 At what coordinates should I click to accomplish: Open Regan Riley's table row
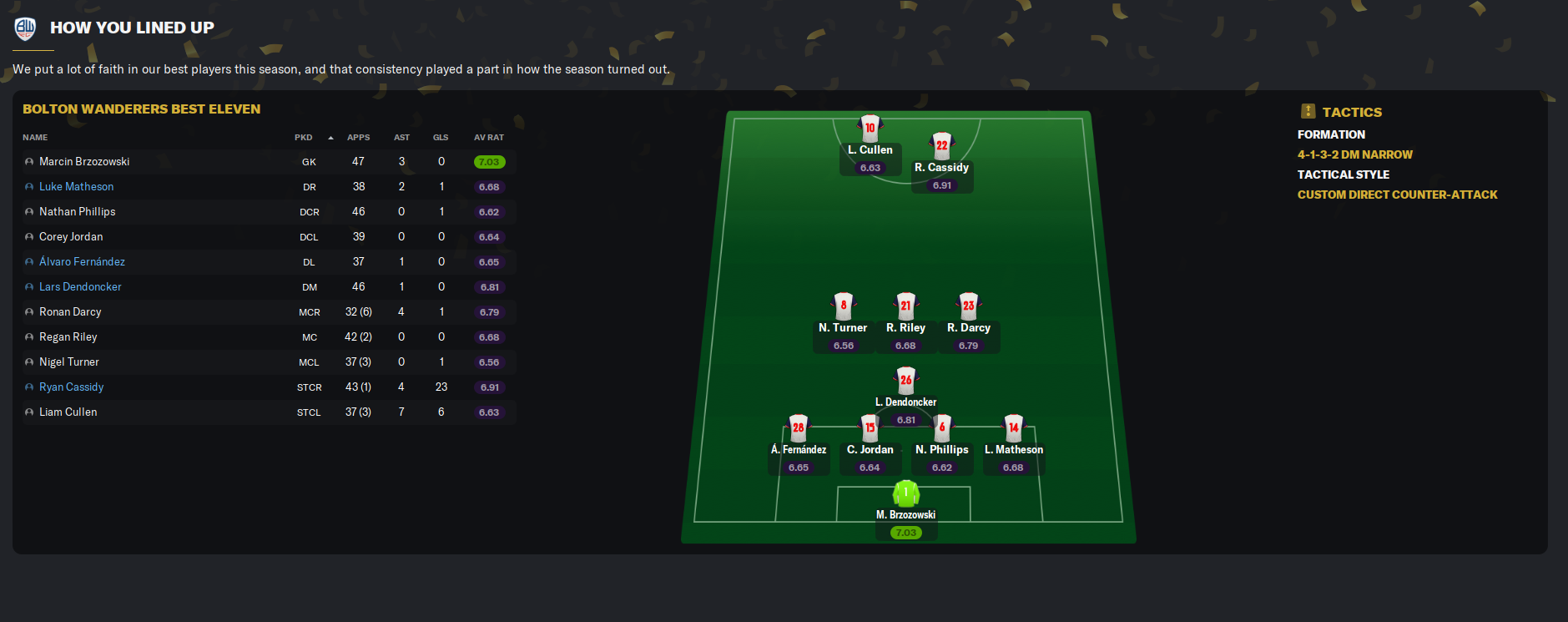click(x=68, y=337)
